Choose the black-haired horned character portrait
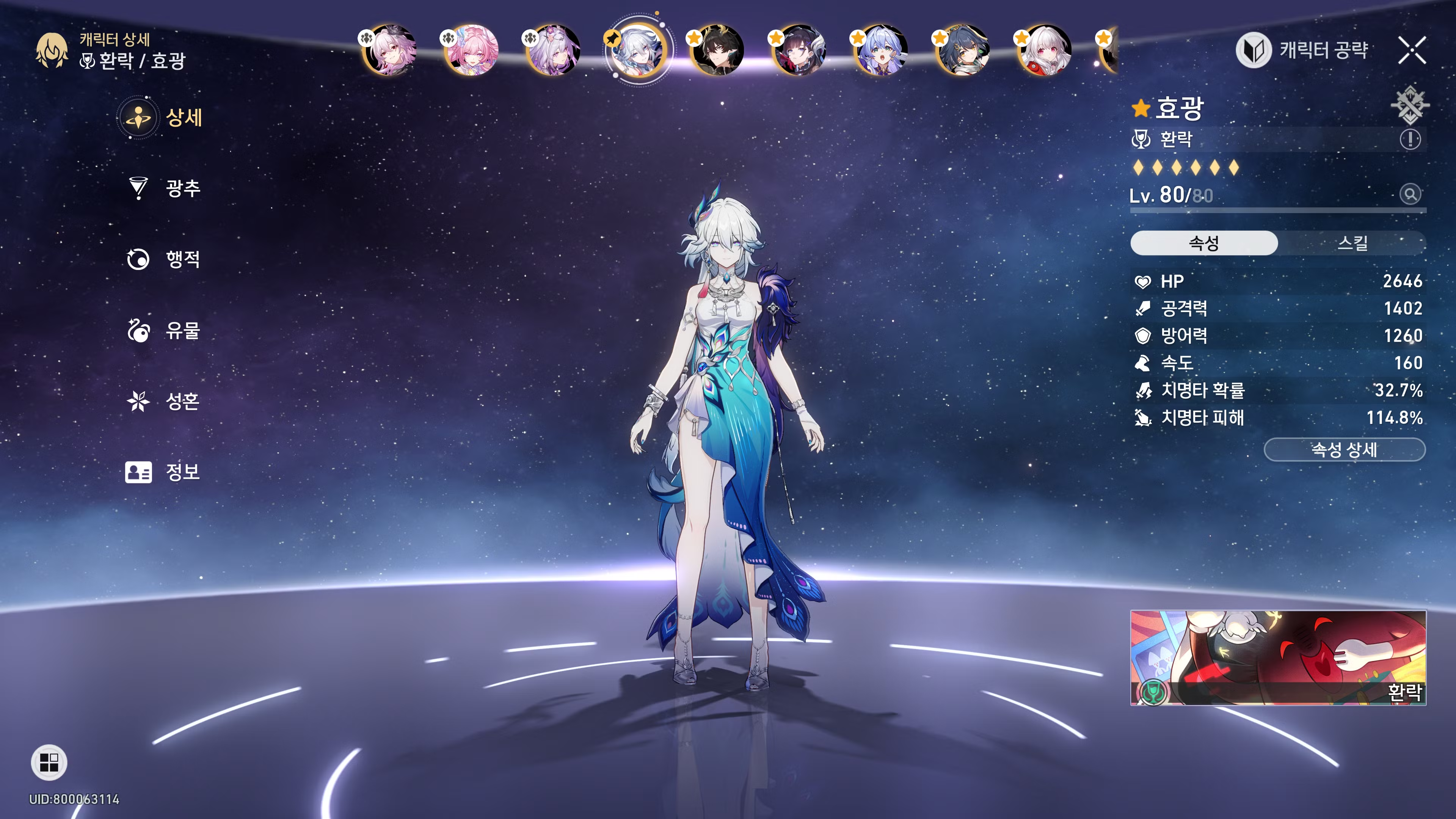1456x819 pixels. [x=717, y=50]
